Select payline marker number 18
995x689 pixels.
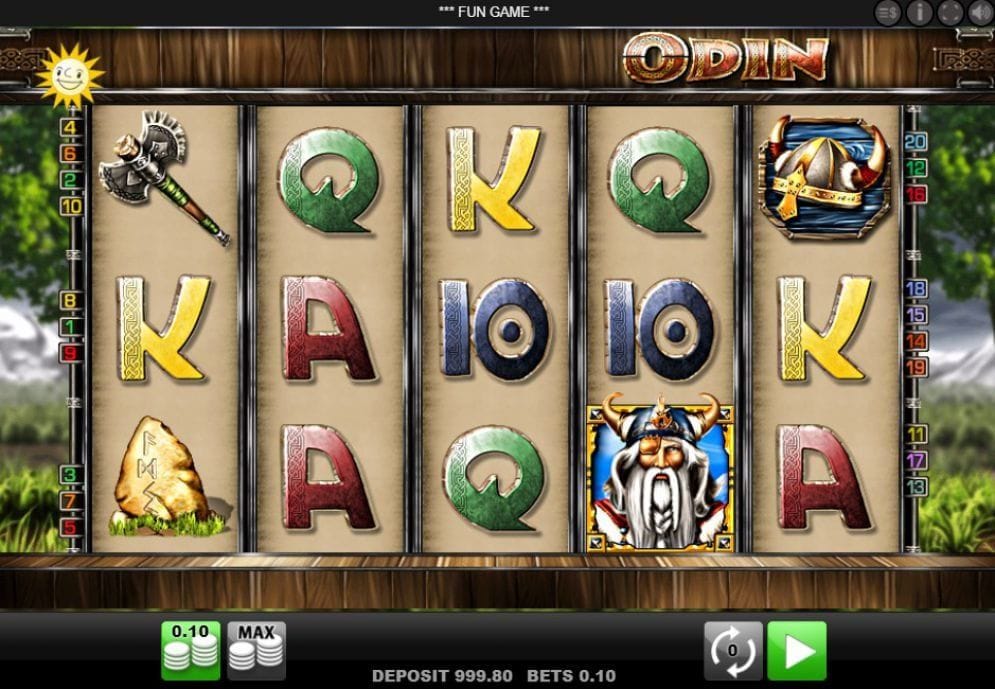916,289
